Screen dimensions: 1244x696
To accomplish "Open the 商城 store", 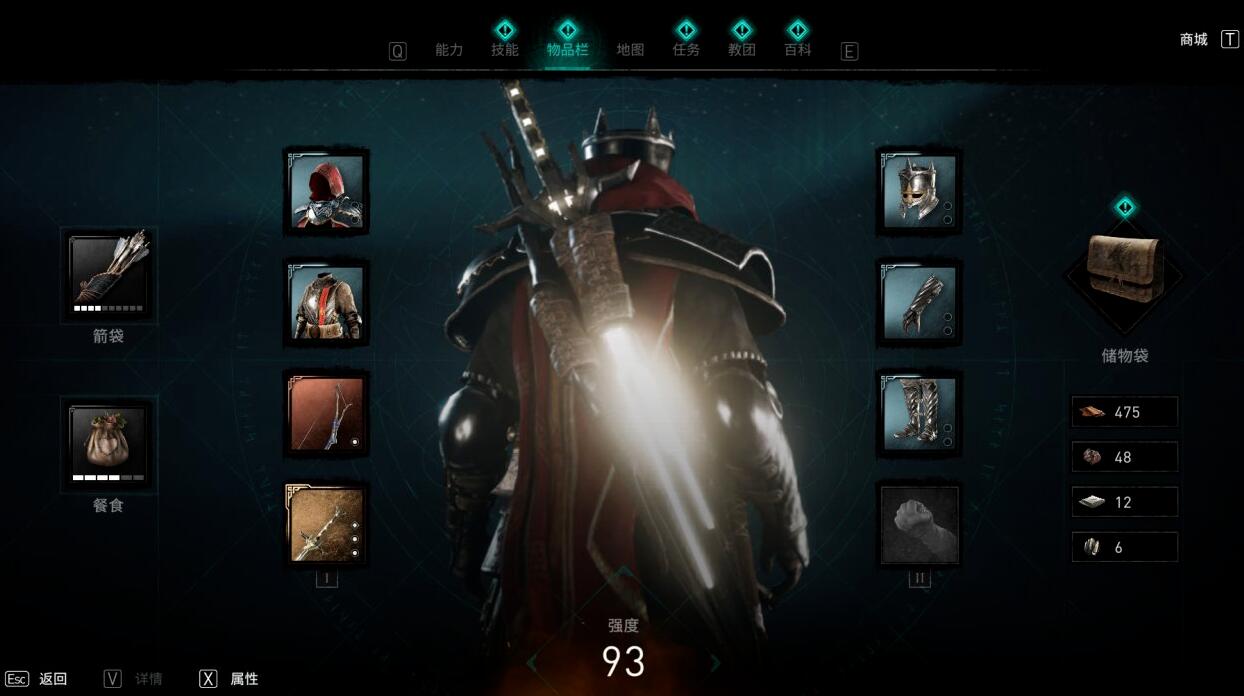I will coord(1194,40).
